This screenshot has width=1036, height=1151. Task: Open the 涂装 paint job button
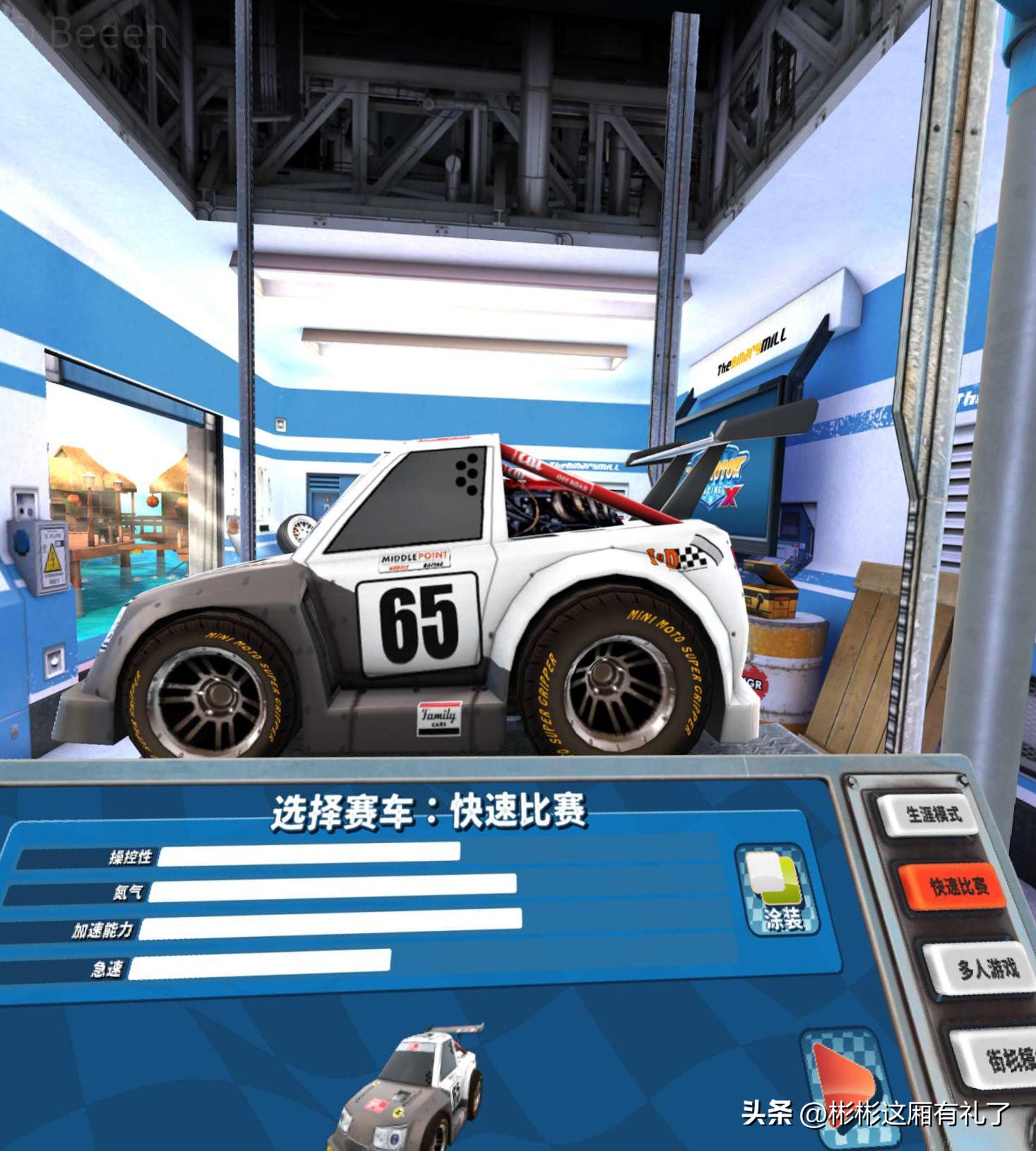(778, 891)
